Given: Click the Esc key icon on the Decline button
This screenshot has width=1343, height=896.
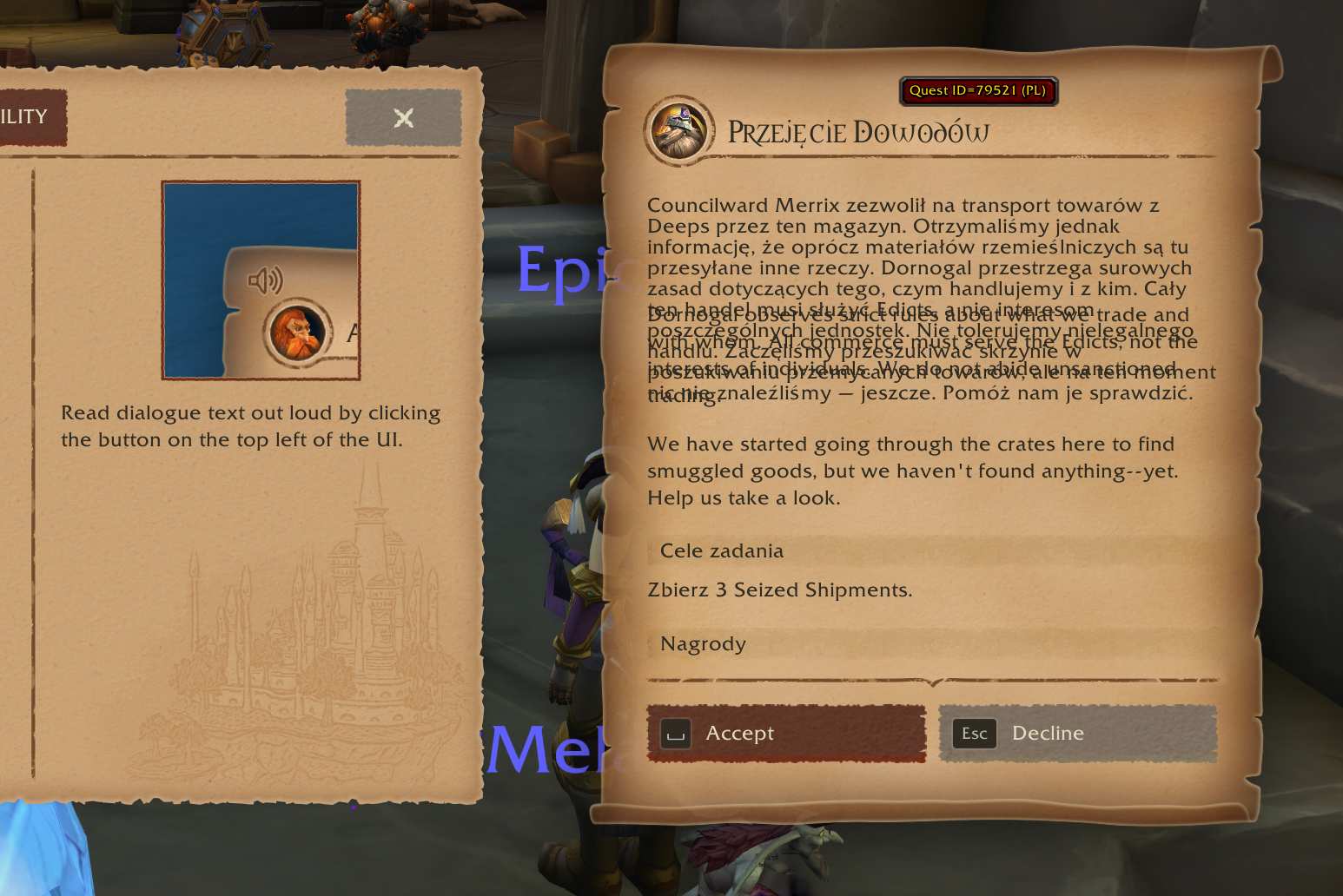Looking at the screenshot, I should click(x=974, y=734).
